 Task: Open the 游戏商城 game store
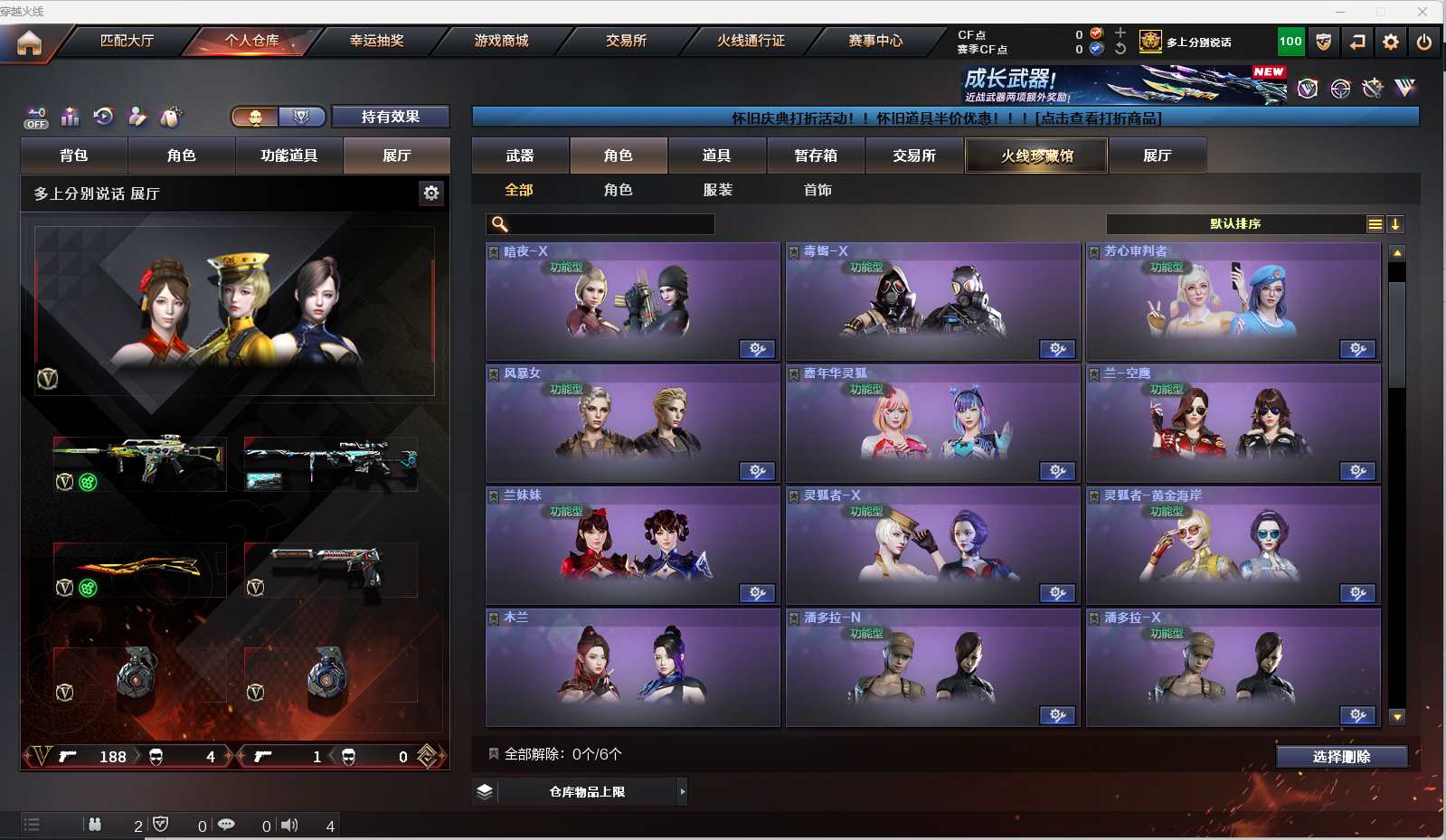tap(501, 41)
